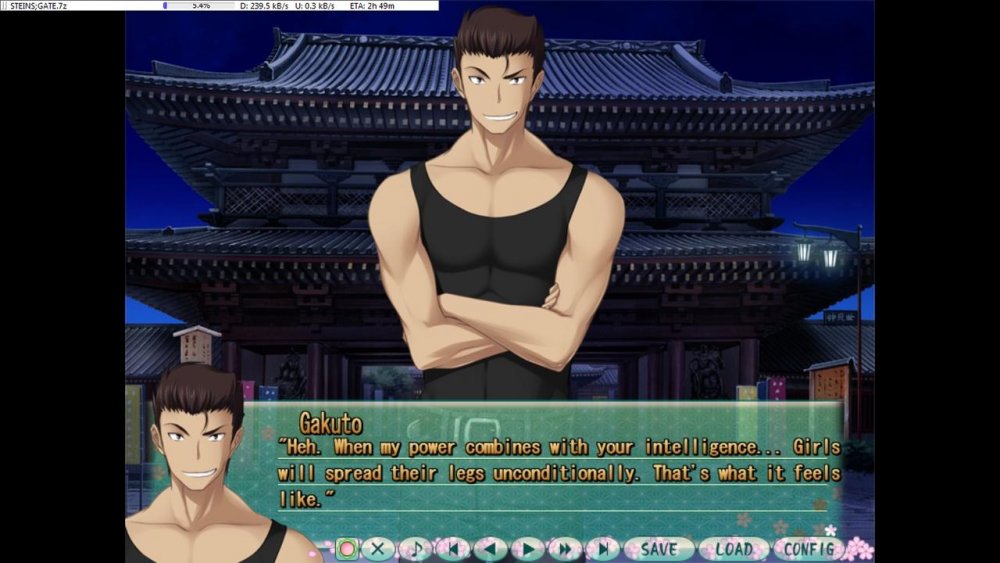Start auto-play with the right arrow button
1000x563 pixels.
click(x=527, y=549)
